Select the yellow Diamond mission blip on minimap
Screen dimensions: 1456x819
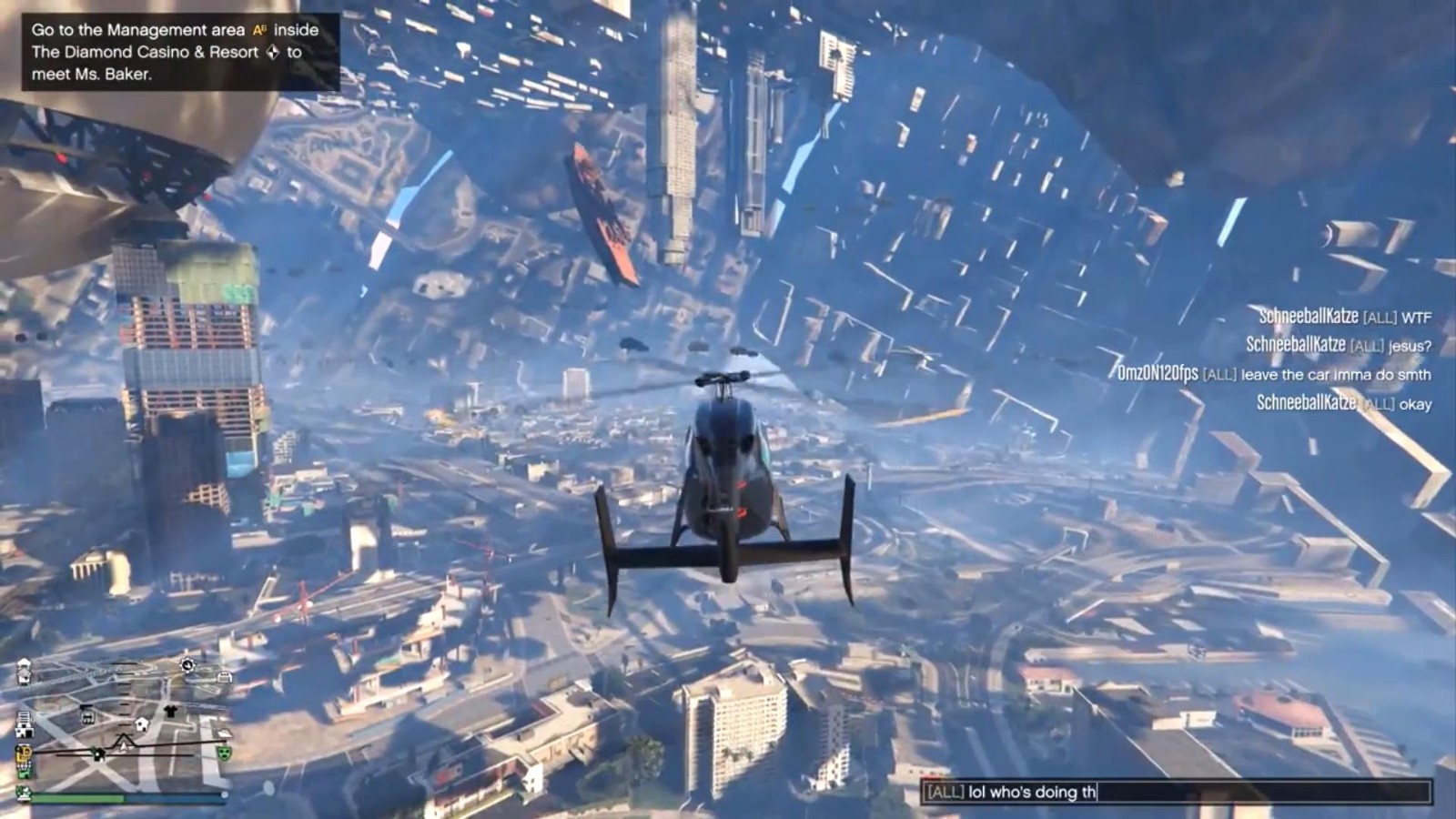[24, 753]
